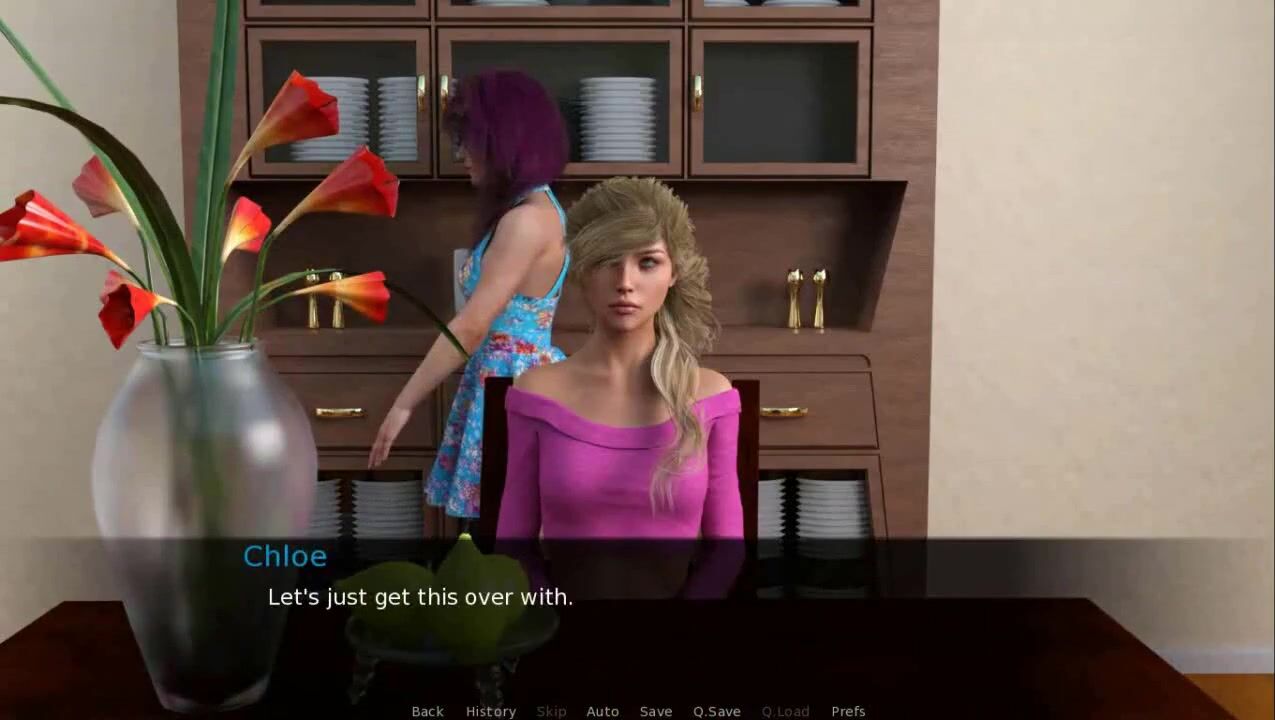
Task: Open the dialogue History log
Action: click(x=490, y=711)
